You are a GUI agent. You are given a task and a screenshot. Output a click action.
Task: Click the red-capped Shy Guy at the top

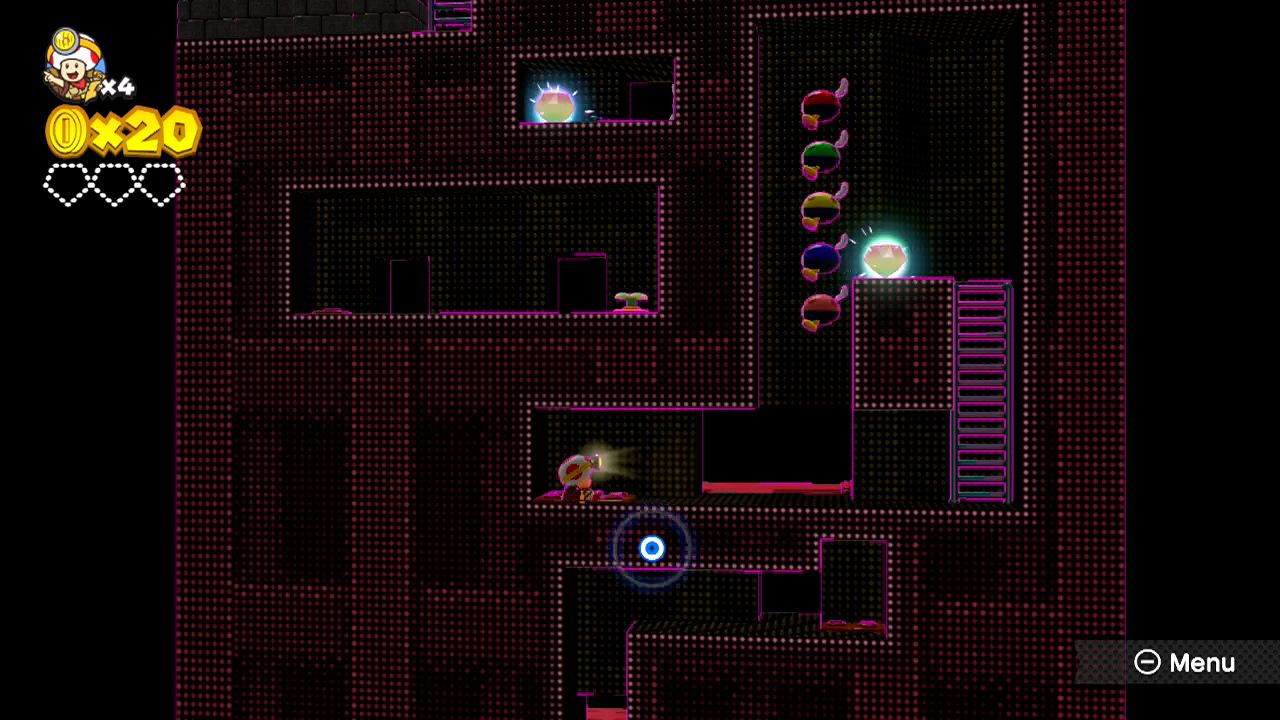(820, 105)
